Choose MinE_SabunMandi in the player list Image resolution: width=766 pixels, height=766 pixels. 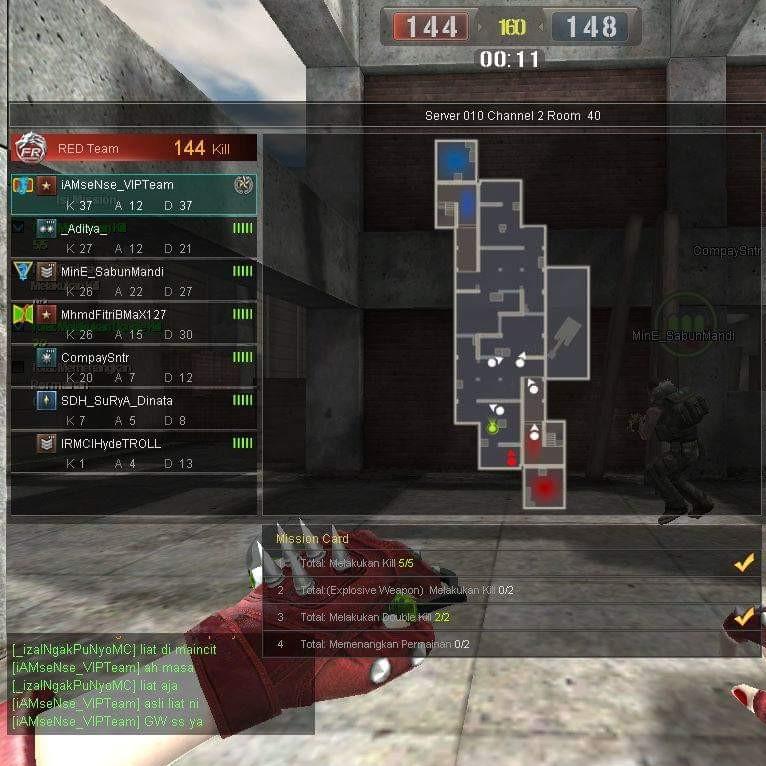click(133, 281)
